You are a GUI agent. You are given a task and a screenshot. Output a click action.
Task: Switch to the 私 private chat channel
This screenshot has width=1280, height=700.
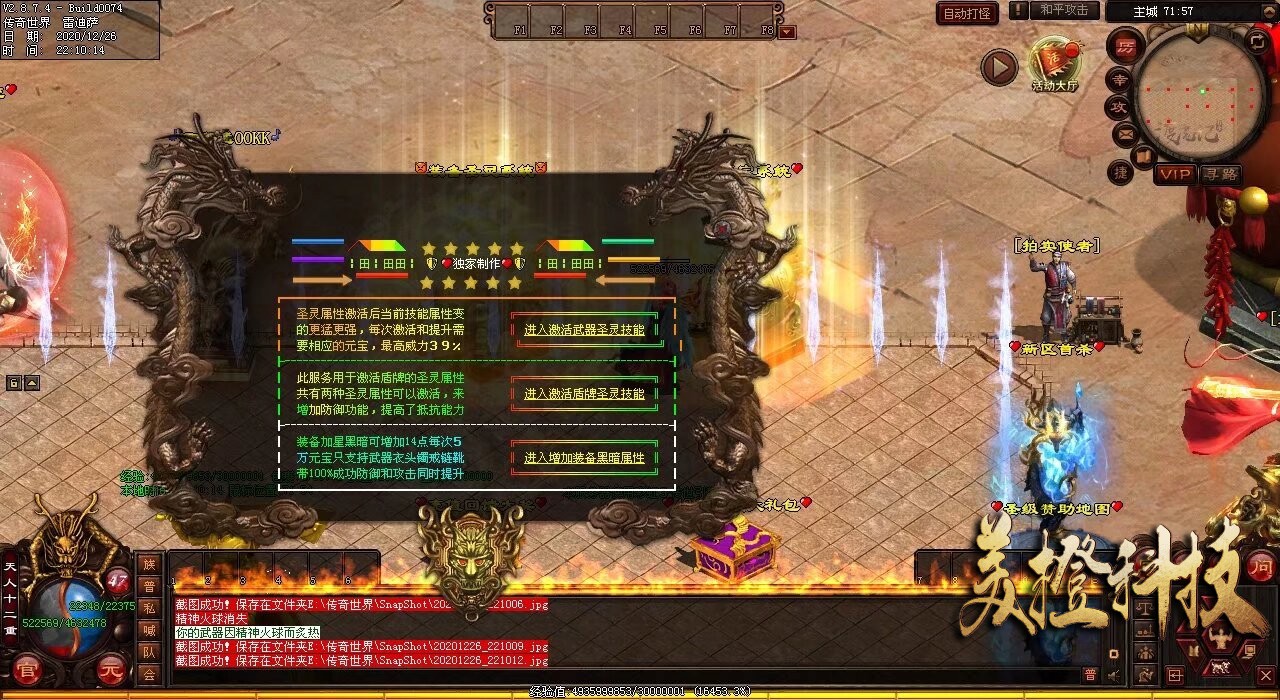[149, 608]
